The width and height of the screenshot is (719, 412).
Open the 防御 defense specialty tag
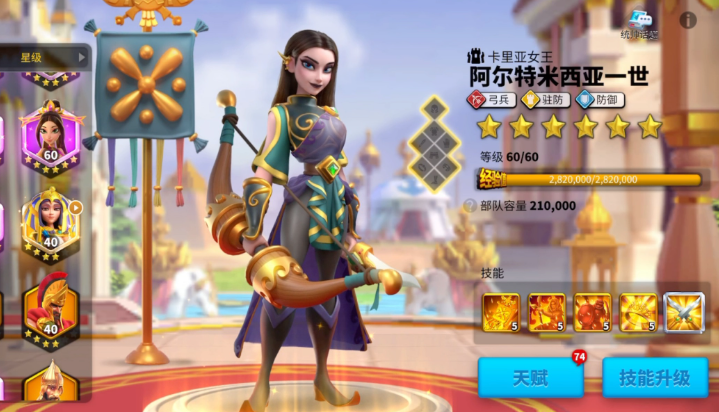click(599, 100)
